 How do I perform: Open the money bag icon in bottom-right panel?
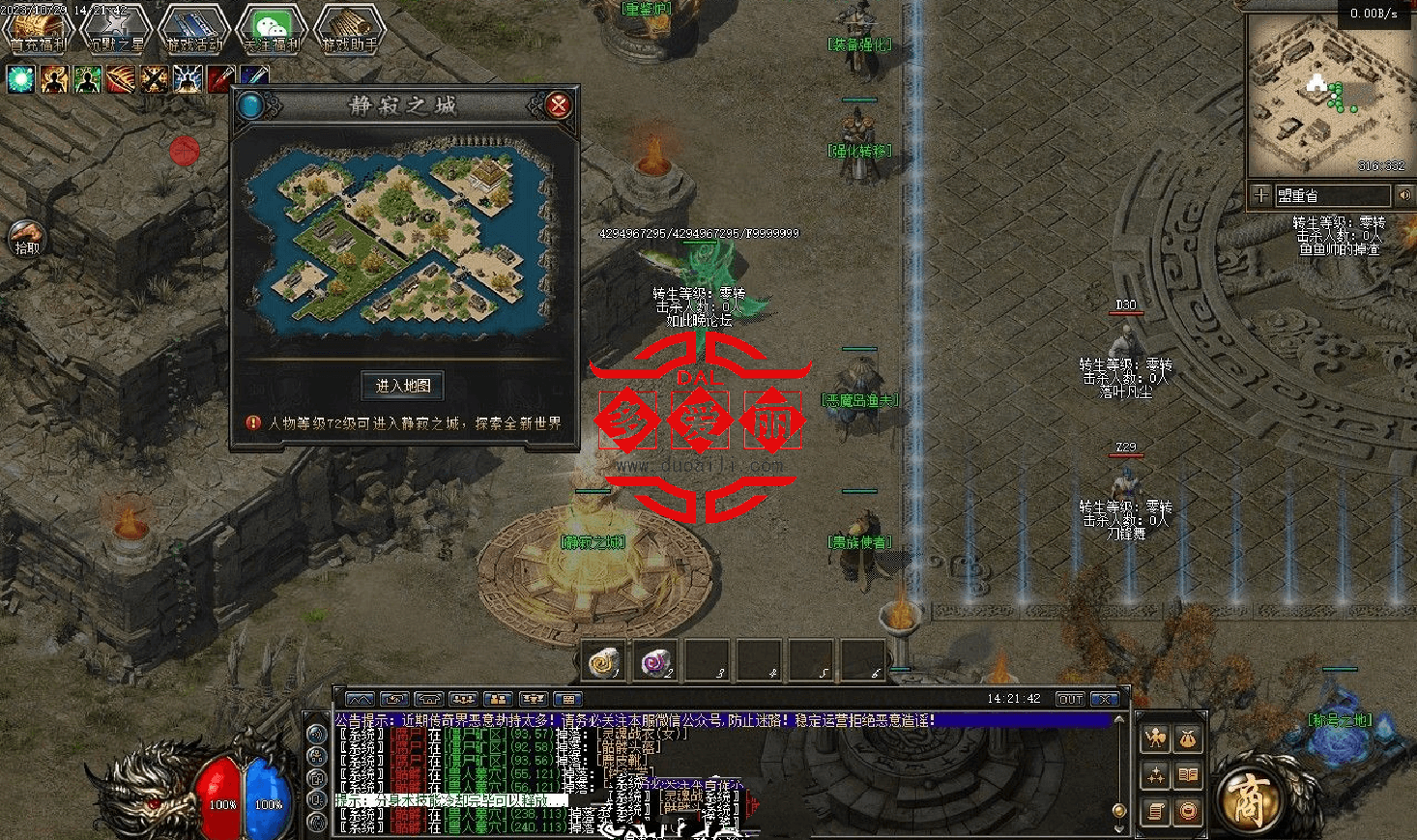click(1187, 739)
